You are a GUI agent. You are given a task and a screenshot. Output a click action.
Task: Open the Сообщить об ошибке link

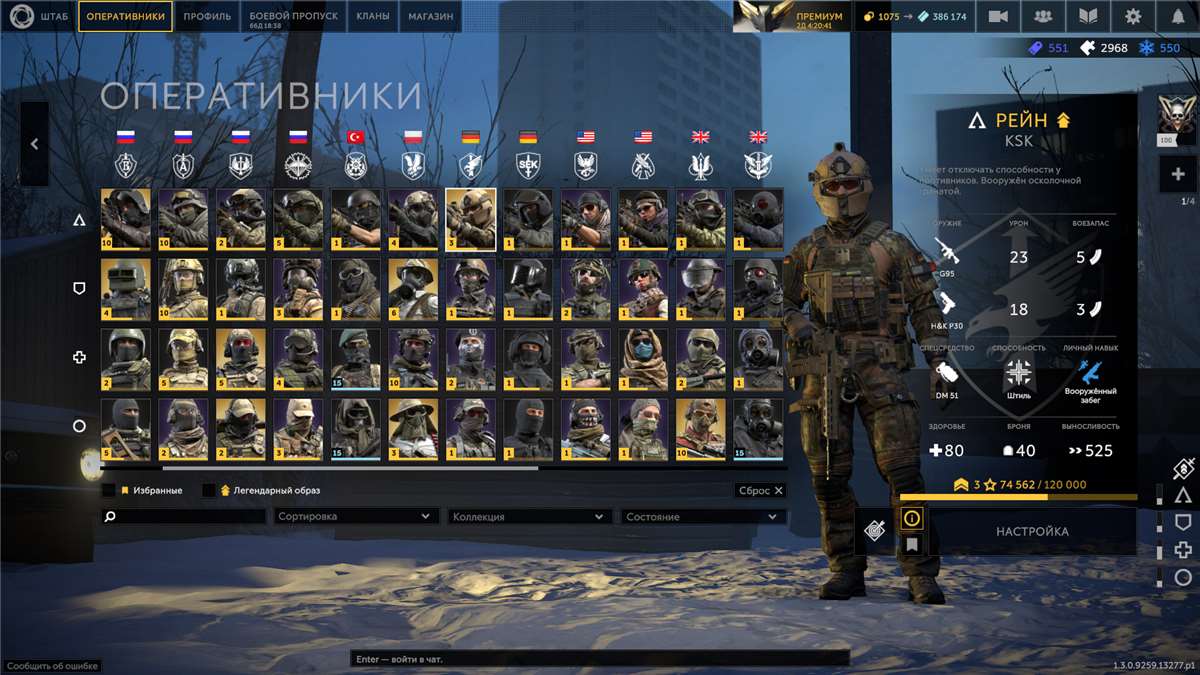52,666
